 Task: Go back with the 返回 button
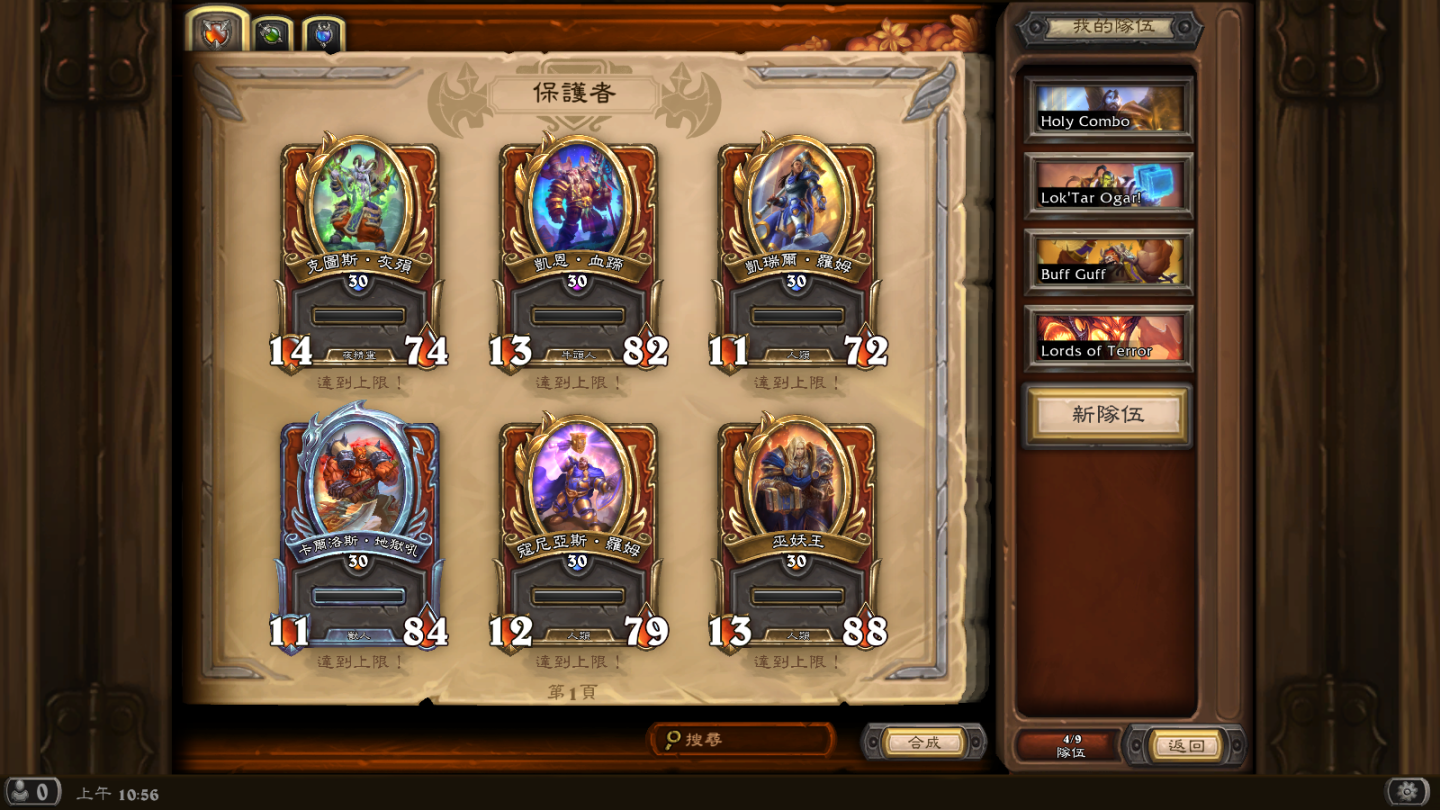coord(1185,745)
